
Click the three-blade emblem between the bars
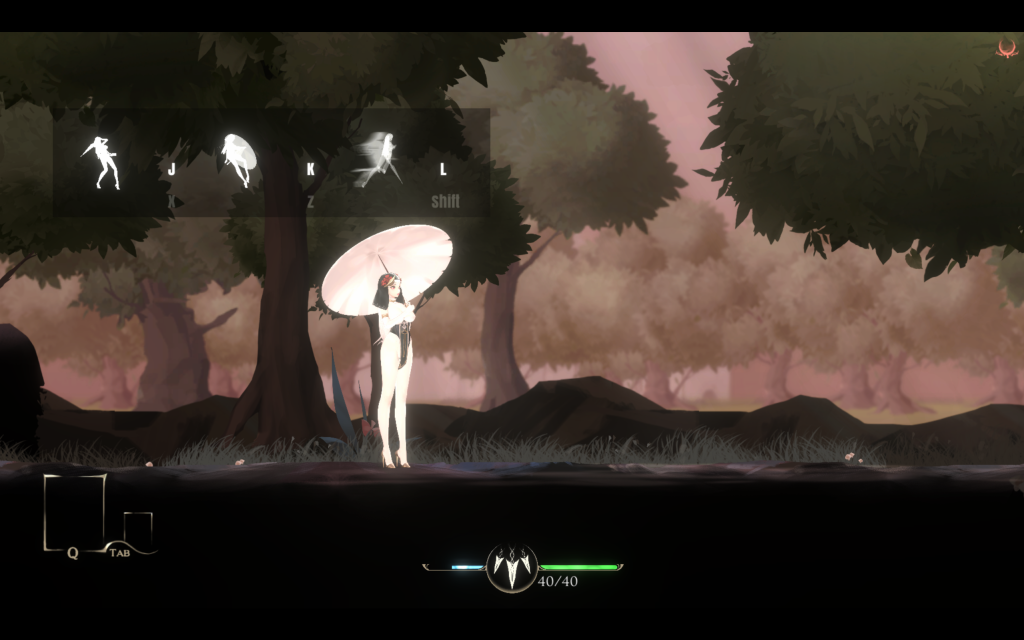[512, 568]
